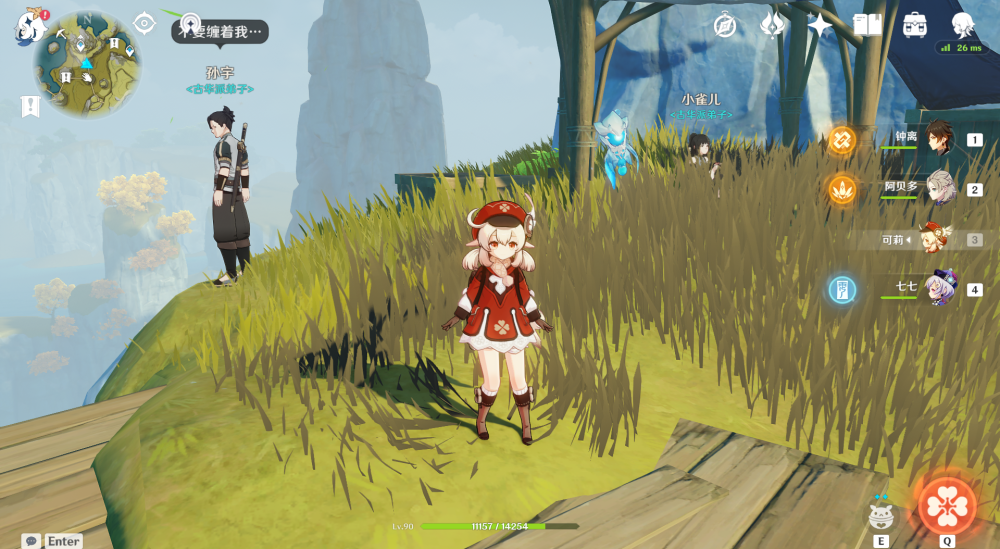Open the Paimon menu
Image resolution: width=1000 pixels, height=549 pixels.
click(29, 25)
